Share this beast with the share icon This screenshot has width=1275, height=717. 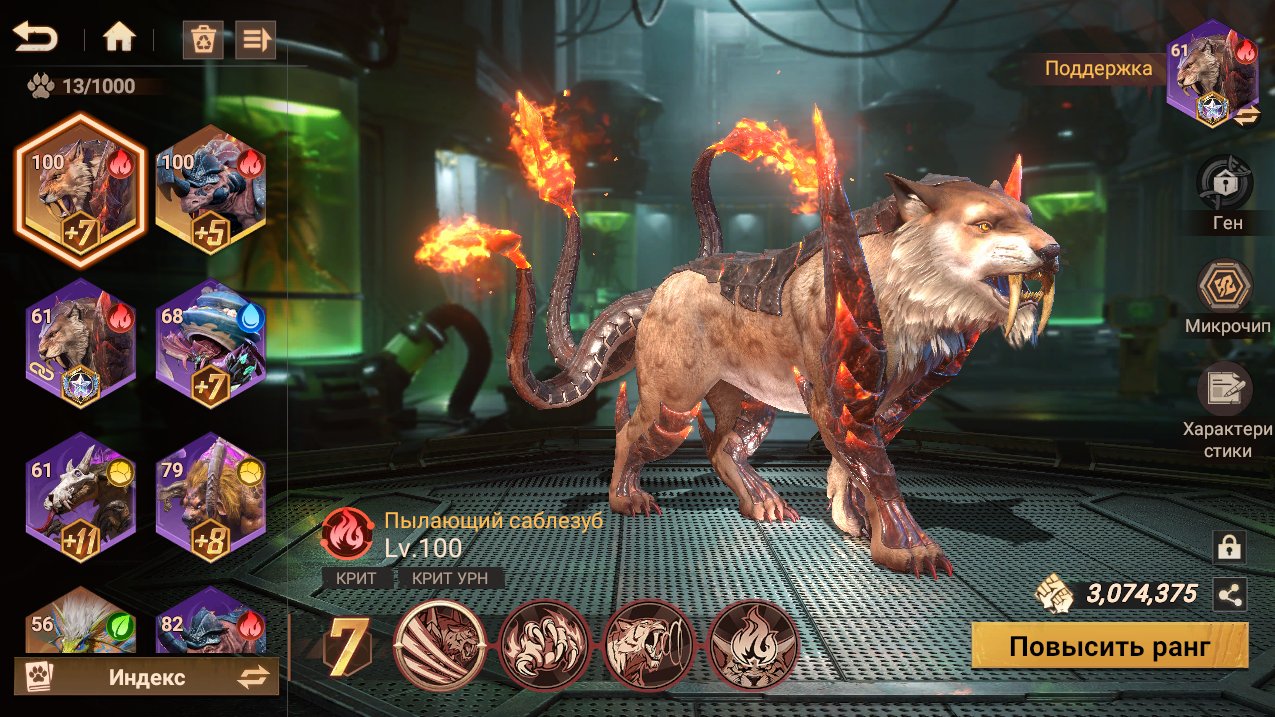tap(1229, 594)
